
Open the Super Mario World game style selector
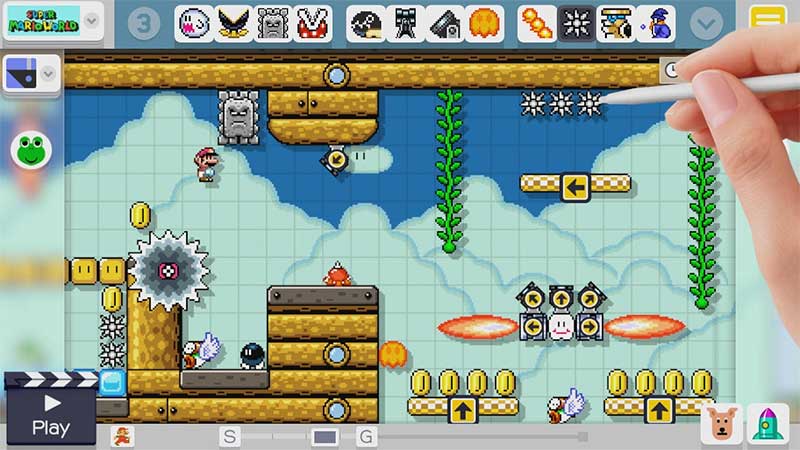[52, 20]
